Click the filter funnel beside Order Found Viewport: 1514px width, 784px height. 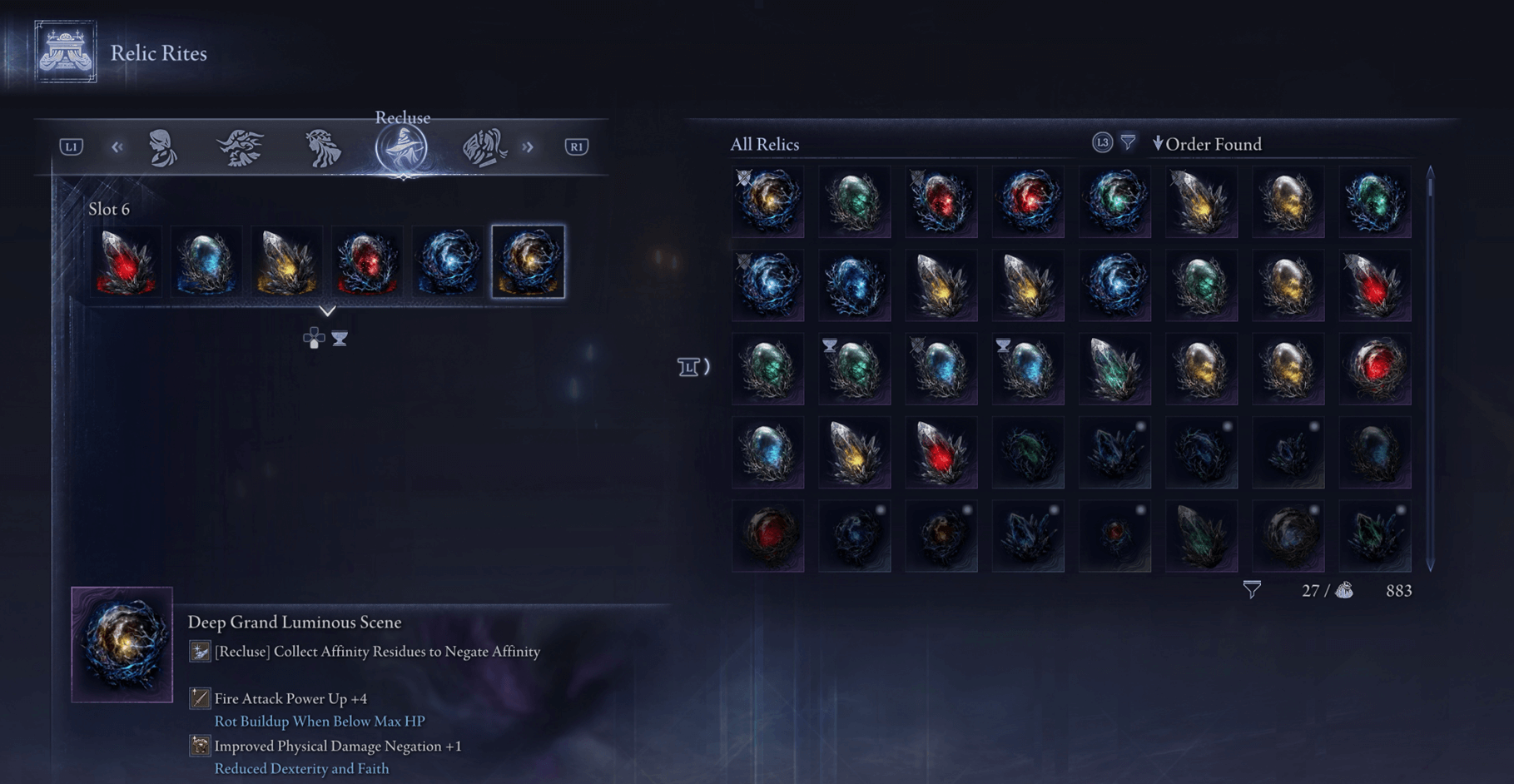[x=1128, y=143]
